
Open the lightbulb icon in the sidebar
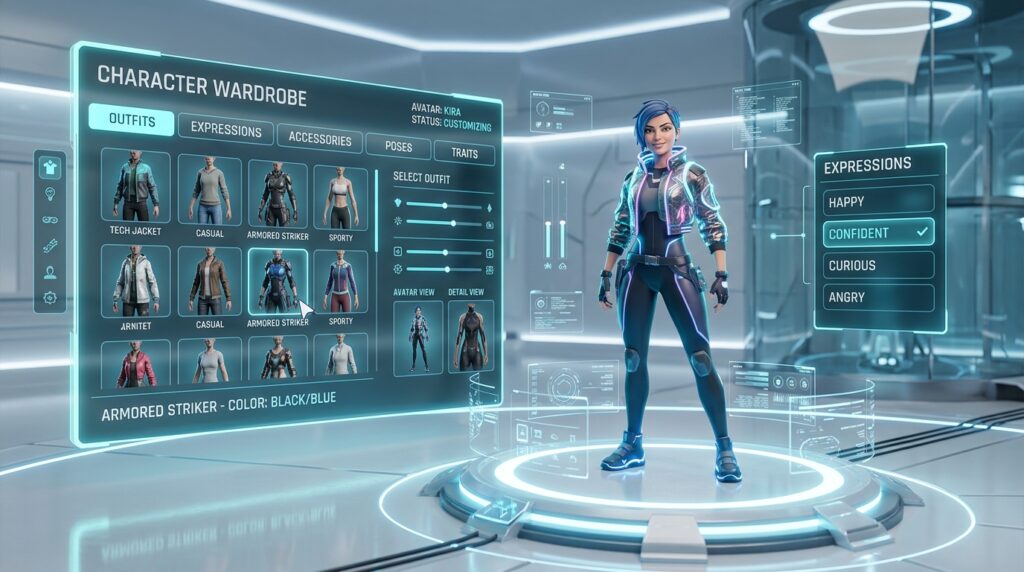50,194
